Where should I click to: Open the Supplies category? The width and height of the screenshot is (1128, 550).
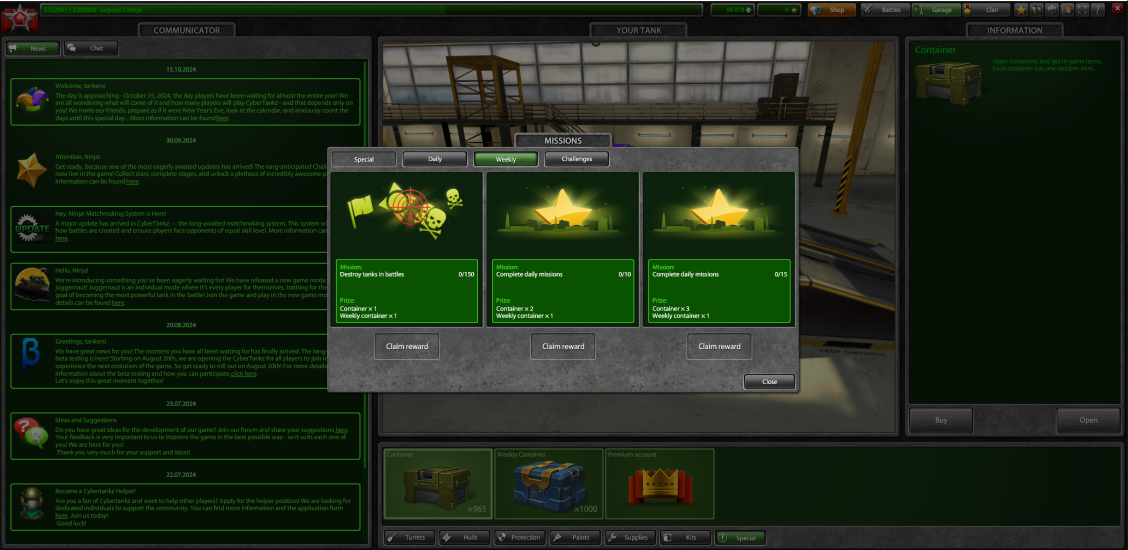[629, 538]
